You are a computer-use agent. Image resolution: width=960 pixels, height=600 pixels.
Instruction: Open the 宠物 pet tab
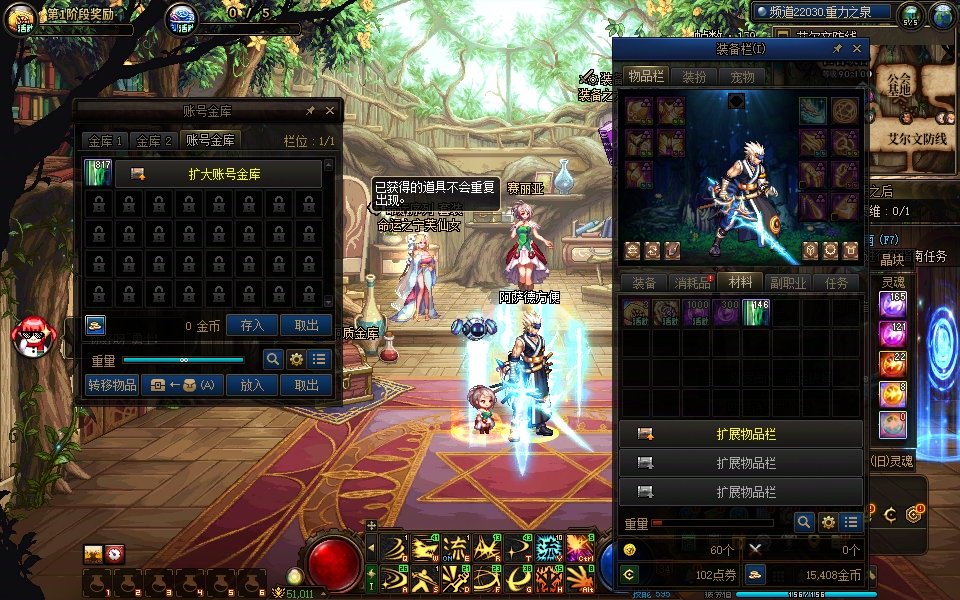741,76
